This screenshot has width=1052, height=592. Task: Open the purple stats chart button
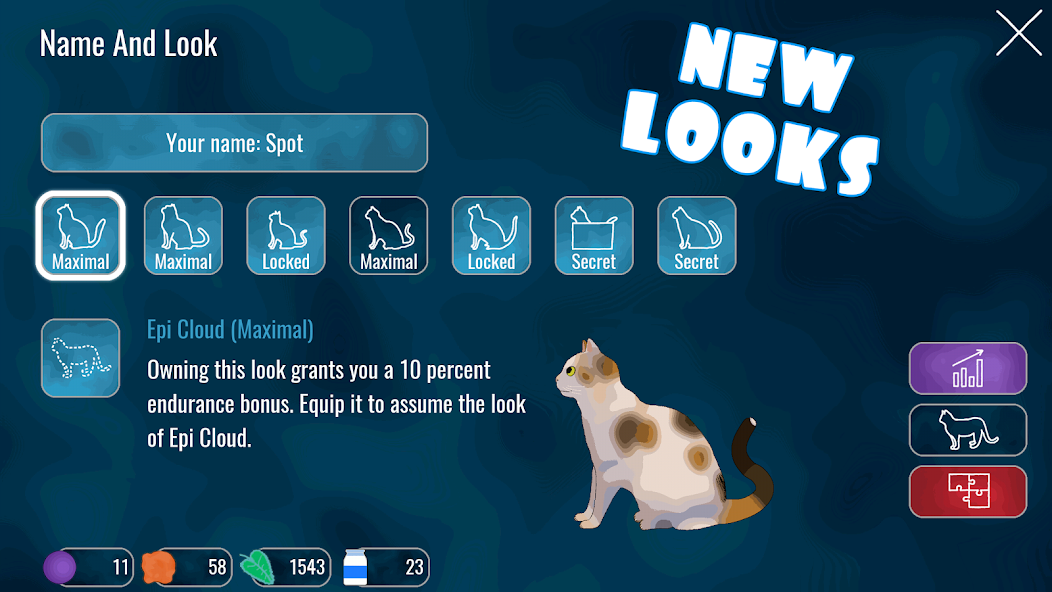click(x=967, y=368)
